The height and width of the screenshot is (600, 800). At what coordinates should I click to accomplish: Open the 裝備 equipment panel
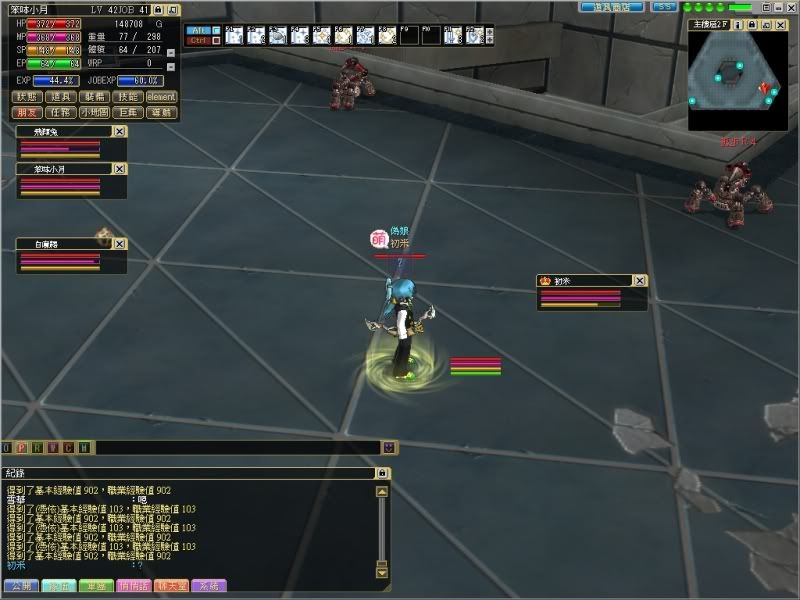coord(95,97)
